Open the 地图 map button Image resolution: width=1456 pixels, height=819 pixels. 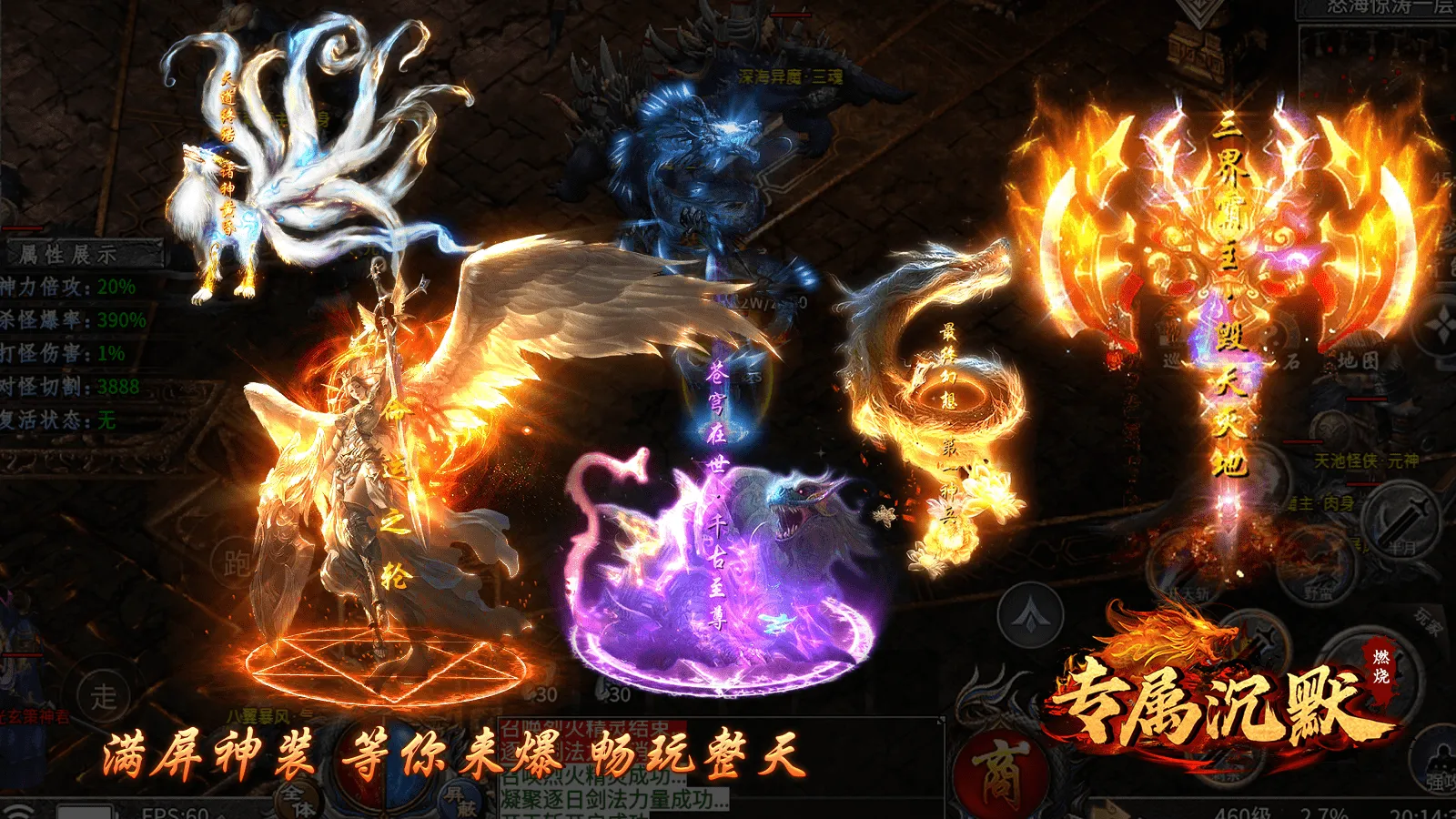(x=1357, y=361)
